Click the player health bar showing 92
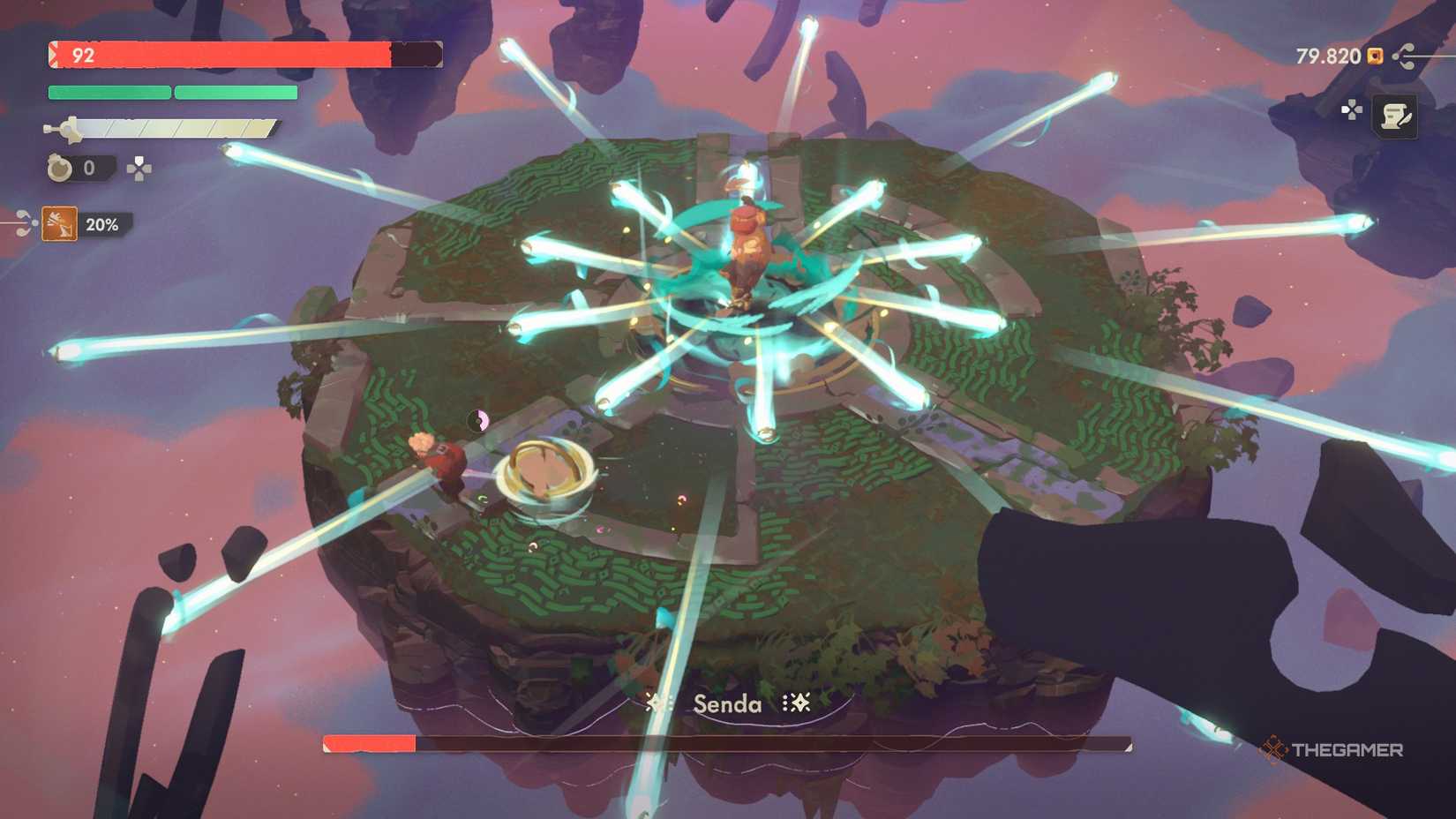1456x819 pixels. [221, 55]
